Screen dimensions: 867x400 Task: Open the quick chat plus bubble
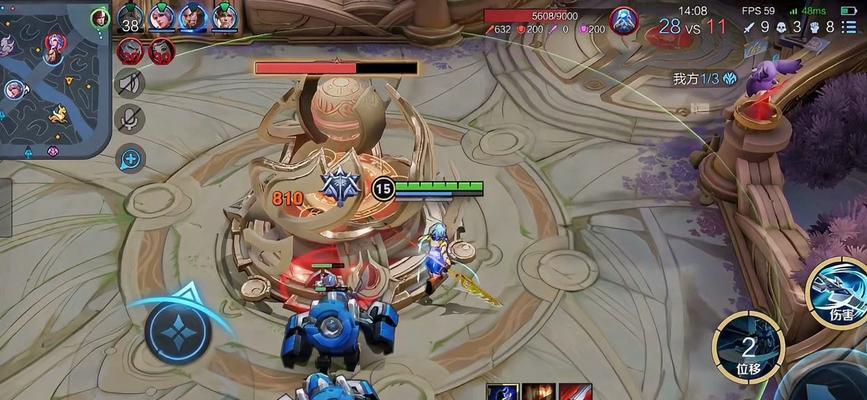coord(130,157)
